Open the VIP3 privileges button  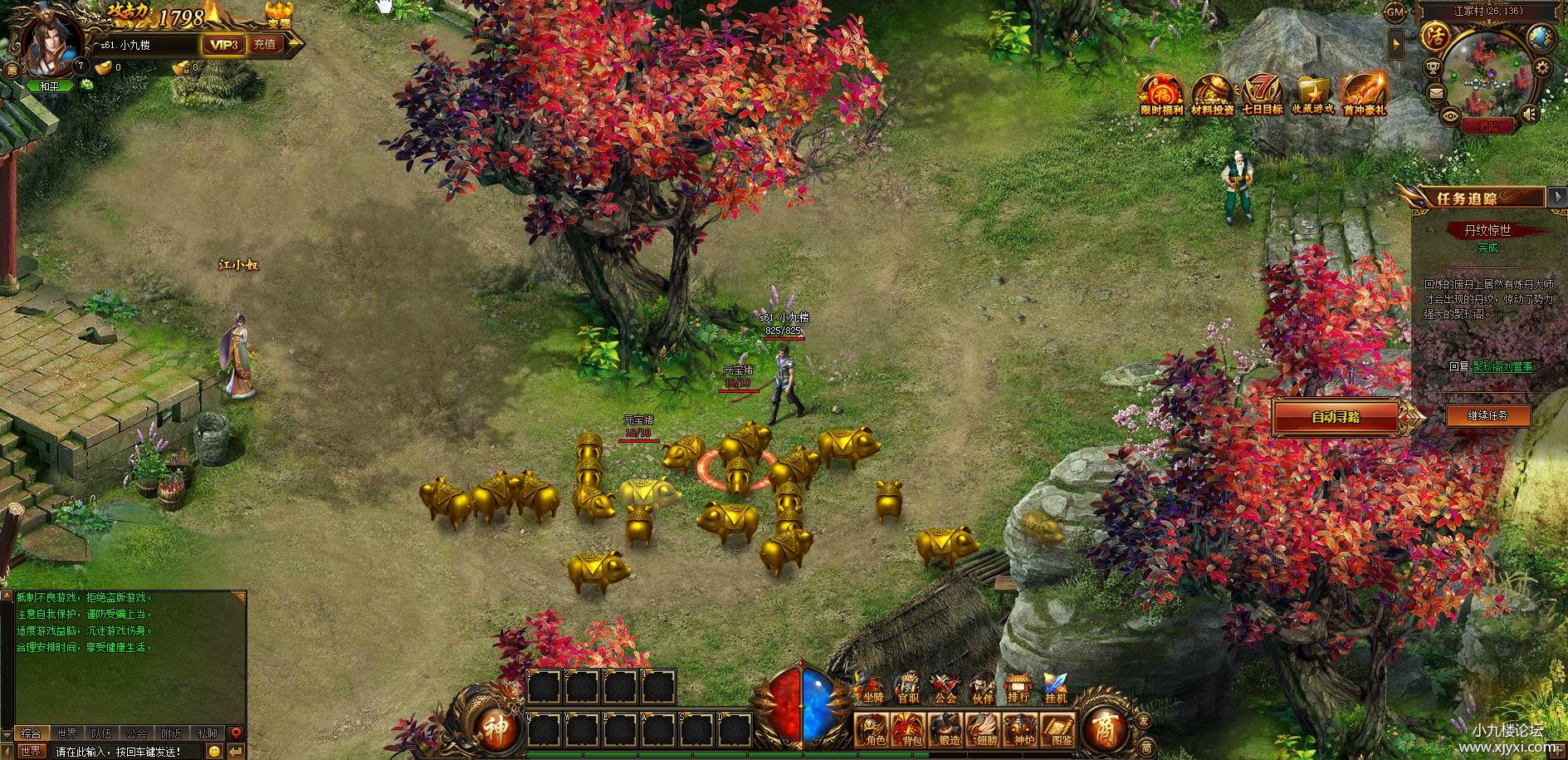coord(223,45)
